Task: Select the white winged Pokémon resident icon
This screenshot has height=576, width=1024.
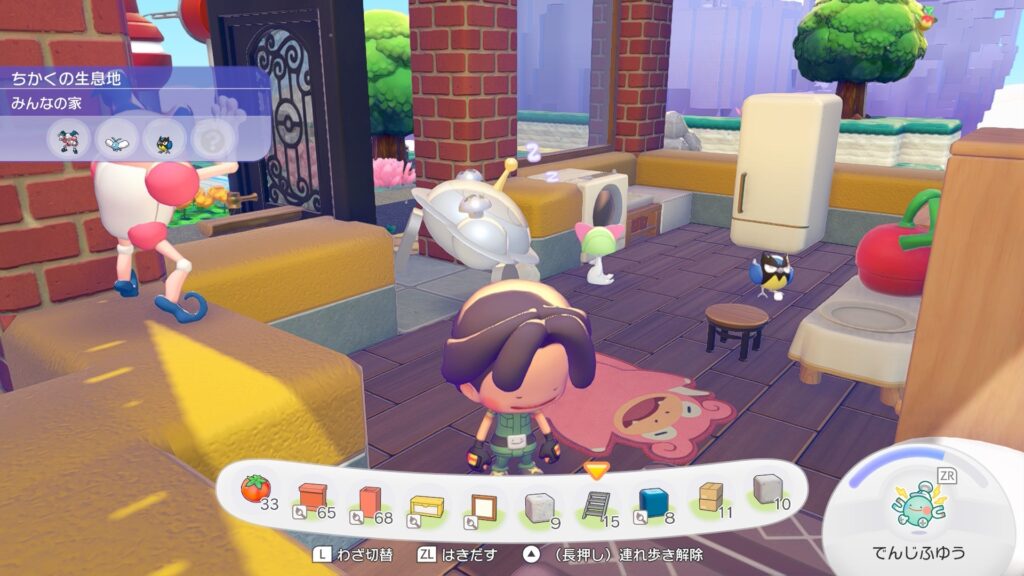Action: point(116,139)
